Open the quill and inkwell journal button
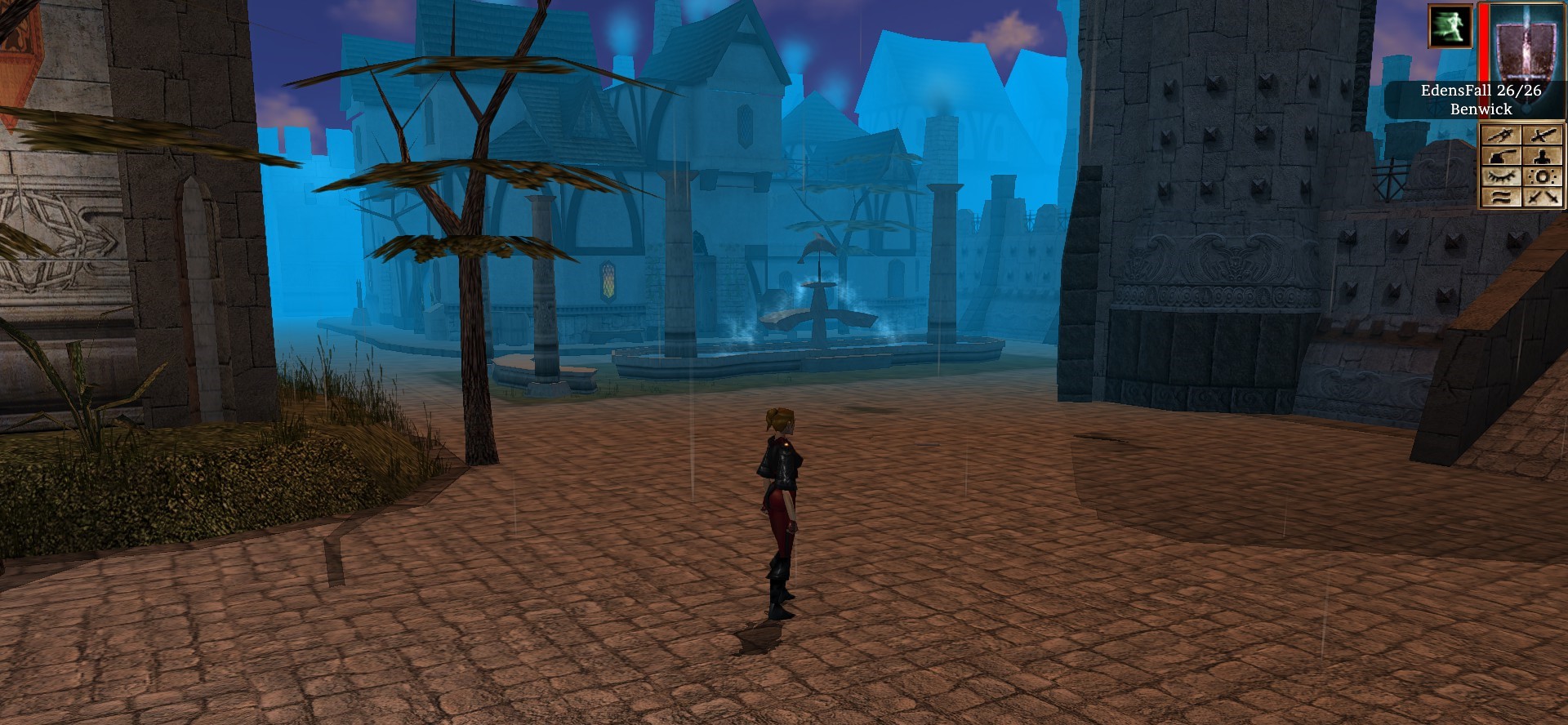Image resolution: width=1568 pixels, height=725 pixels. click(1500, 156)
